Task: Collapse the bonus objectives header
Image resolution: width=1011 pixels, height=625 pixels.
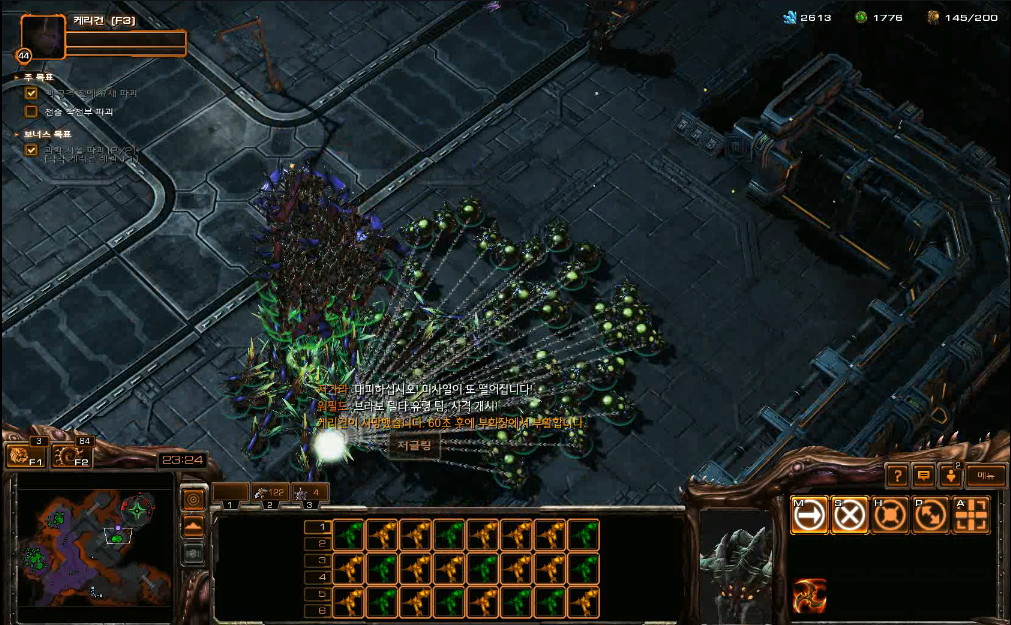Action: coord(17,133)
